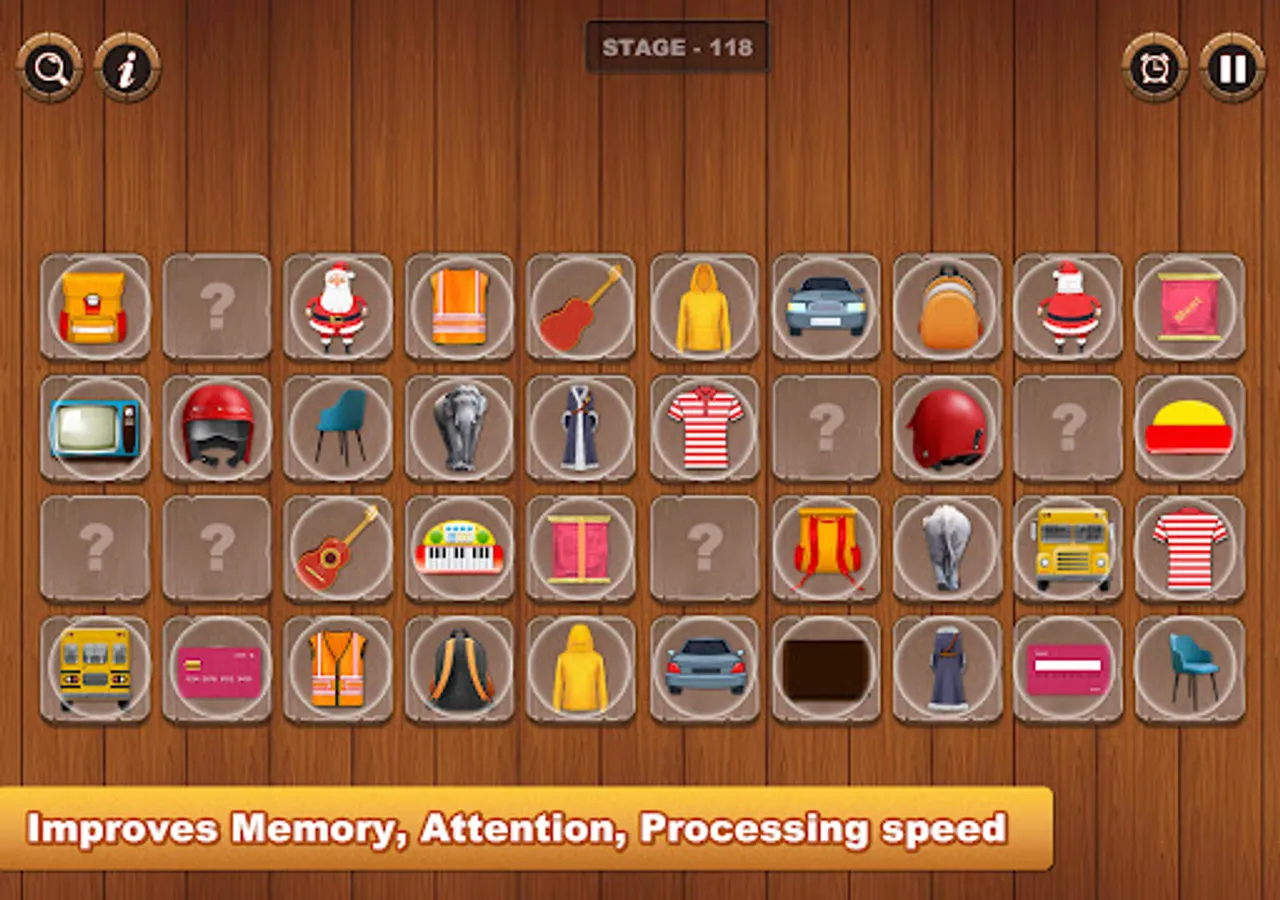1280x900 pixels.
Task: Select the Santa Claus card in top row
Action: pos(338,306)
